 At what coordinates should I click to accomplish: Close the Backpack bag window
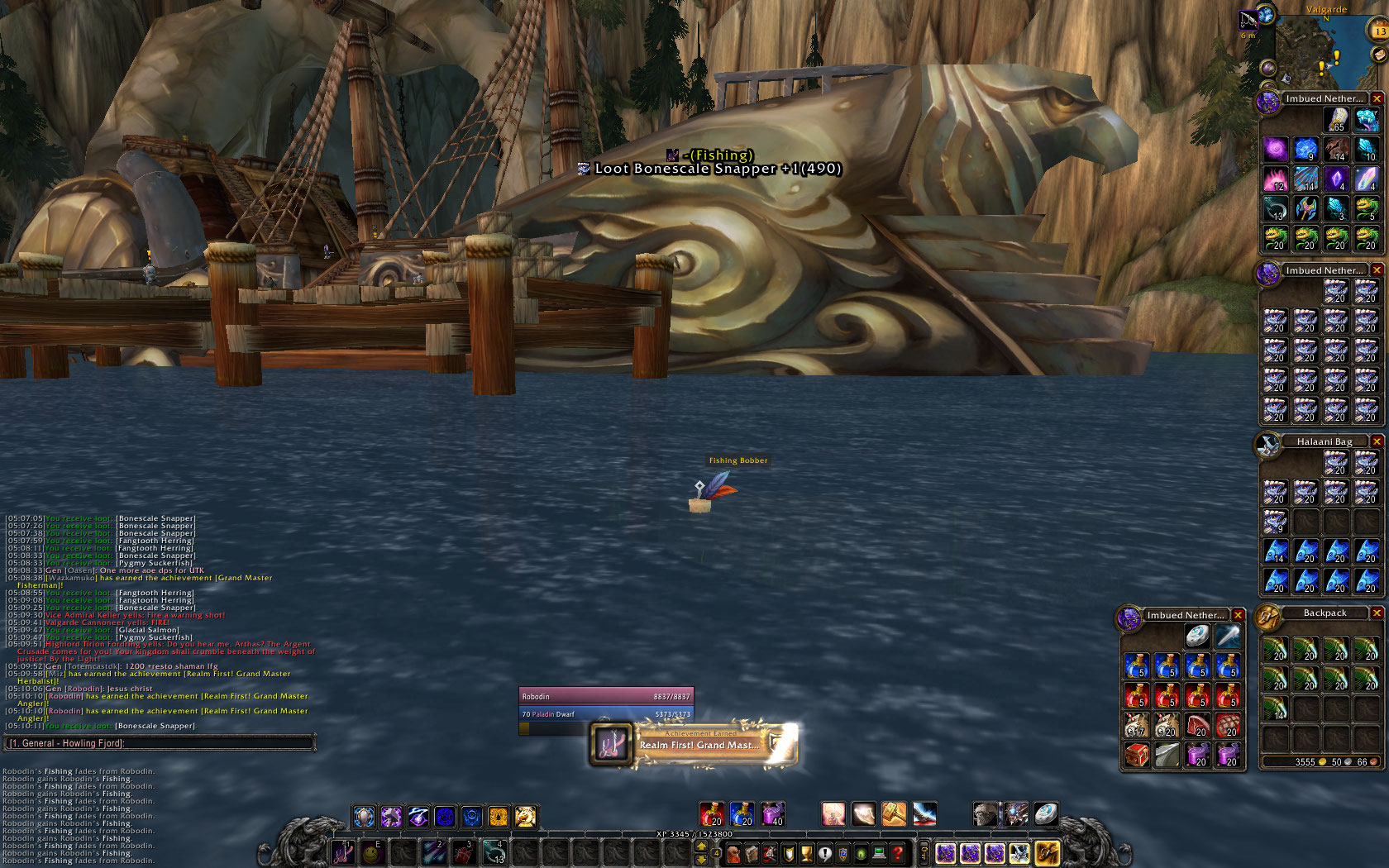pos(1377,613)
